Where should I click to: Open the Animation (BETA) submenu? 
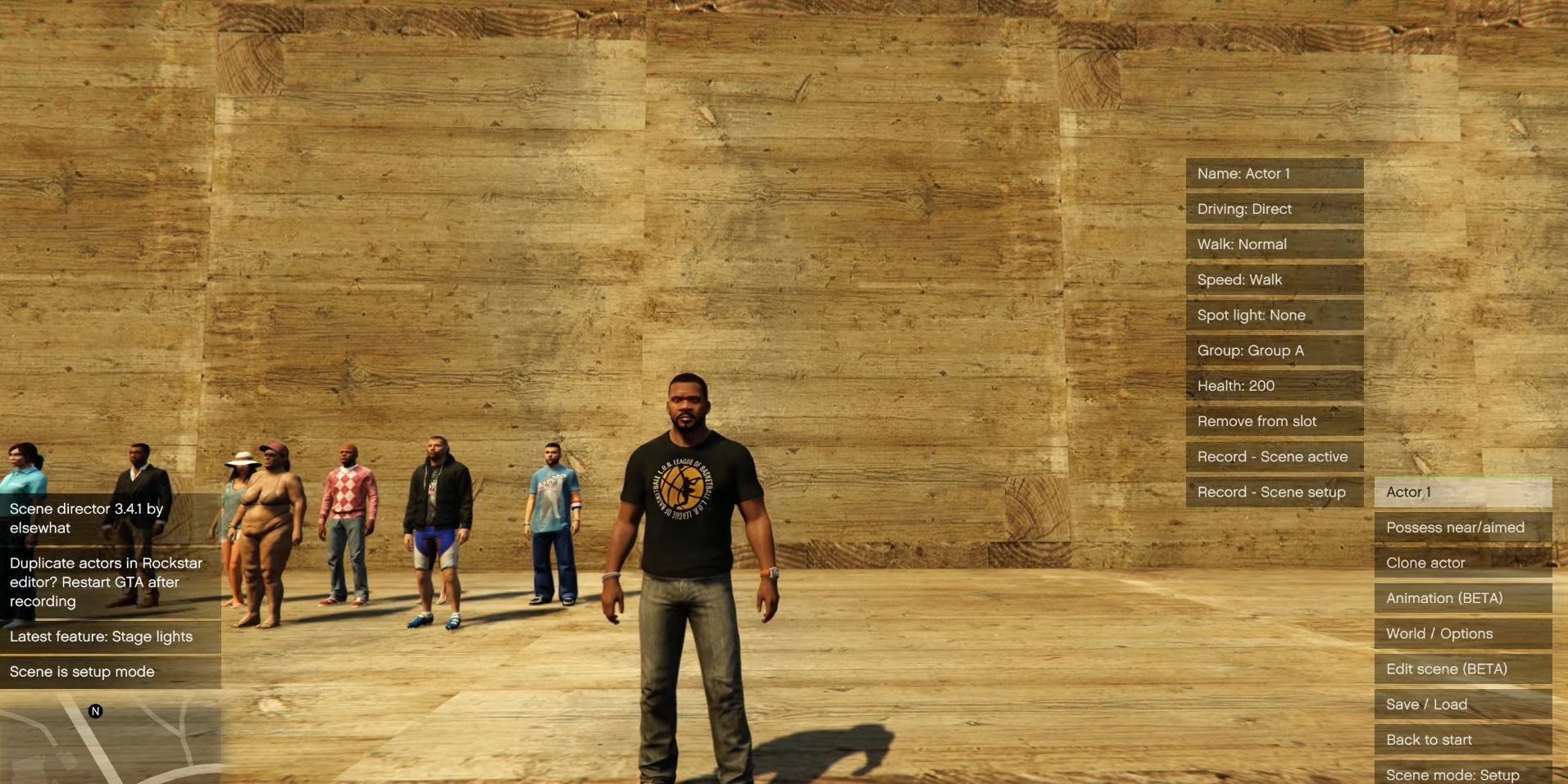coord(1463,598)
